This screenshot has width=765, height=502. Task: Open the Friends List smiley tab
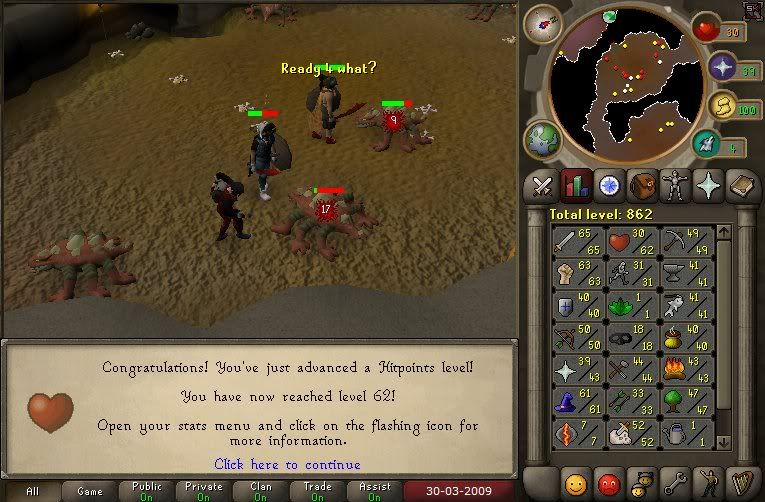575,483
